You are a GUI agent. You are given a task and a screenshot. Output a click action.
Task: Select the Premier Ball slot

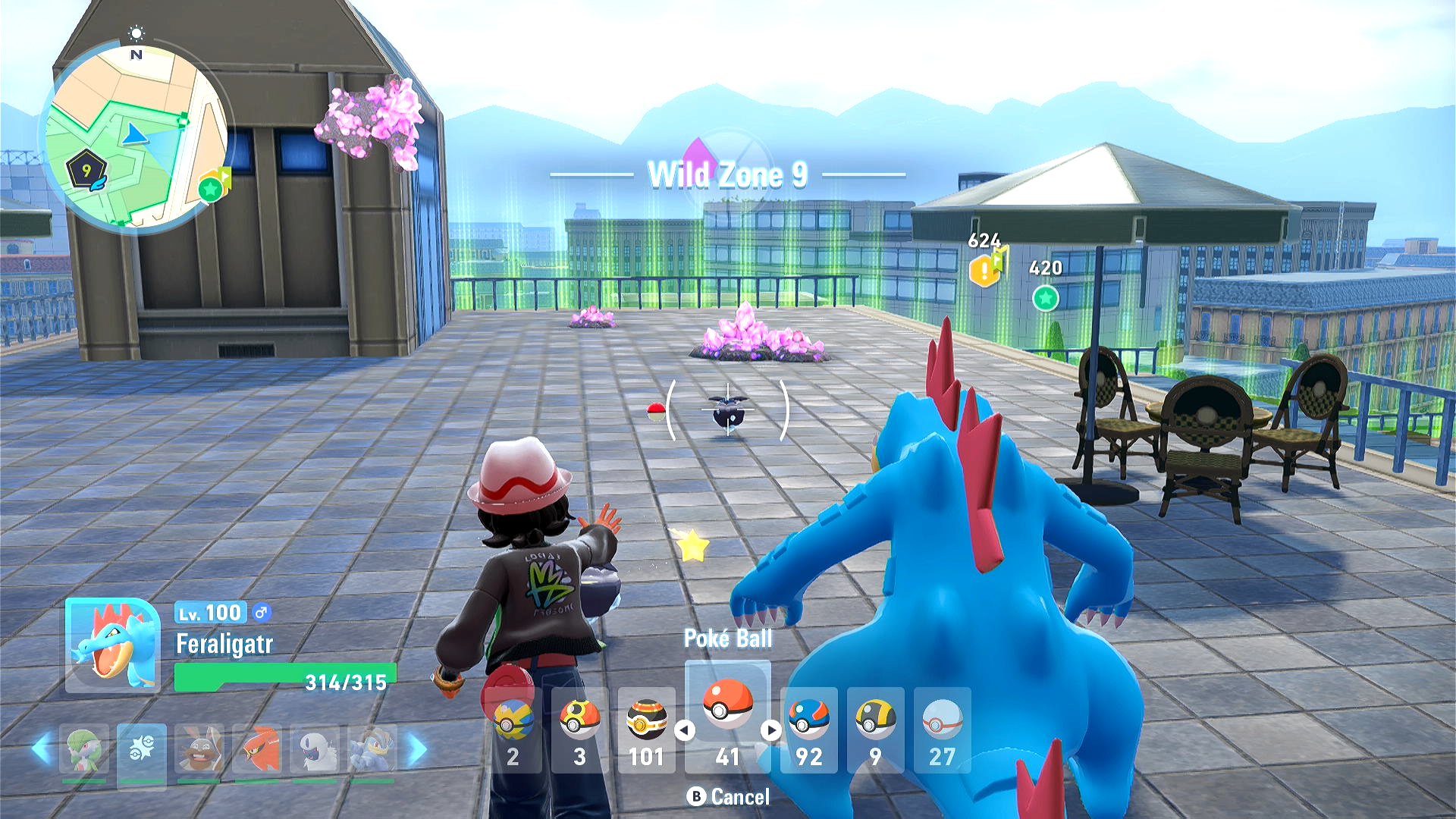coord(942,729)
